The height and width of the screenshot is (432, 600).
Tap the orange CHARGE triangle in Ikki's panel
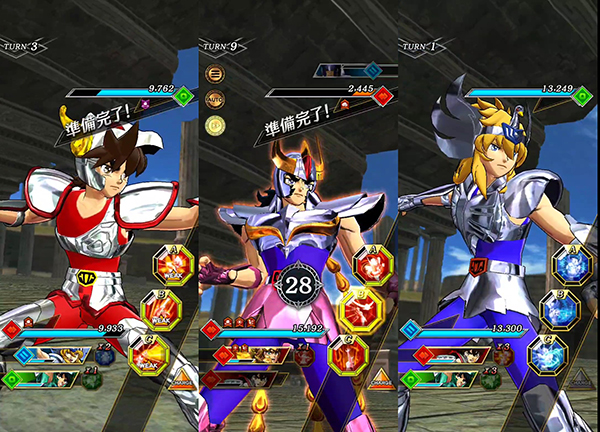382,381
